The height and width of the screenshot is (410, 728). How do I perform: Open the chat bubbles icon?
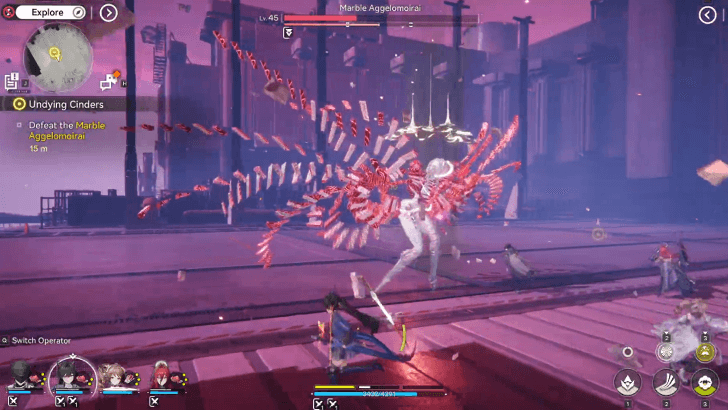pyautogui.click(x=109, y=79)
